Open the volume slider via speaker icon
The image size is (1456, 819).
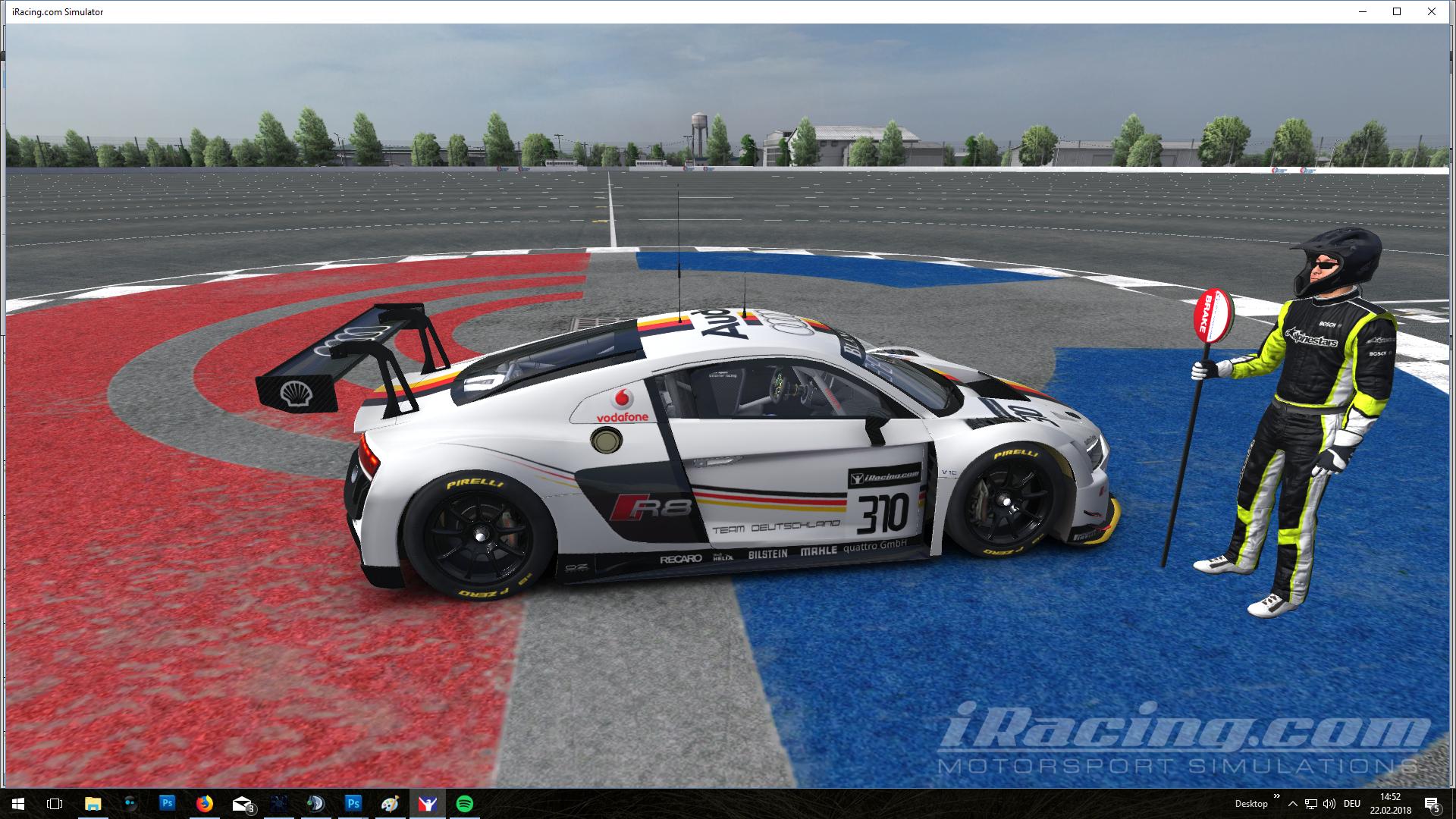tap(1328, 803)
